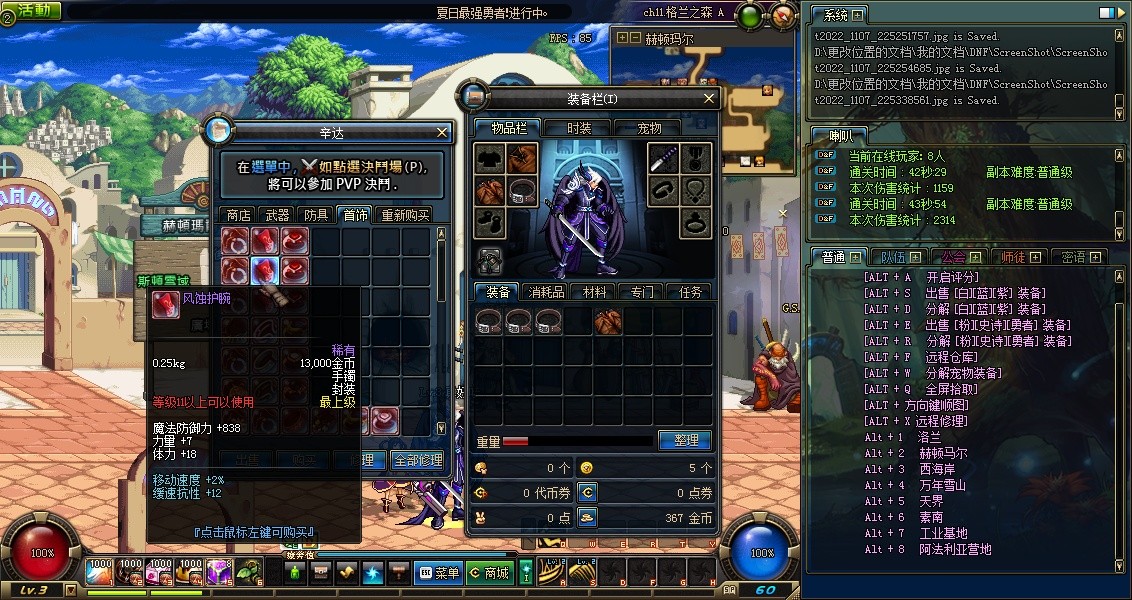Open the 时装 costume tab
This screenshot has height=600, width=1132.
579,128
